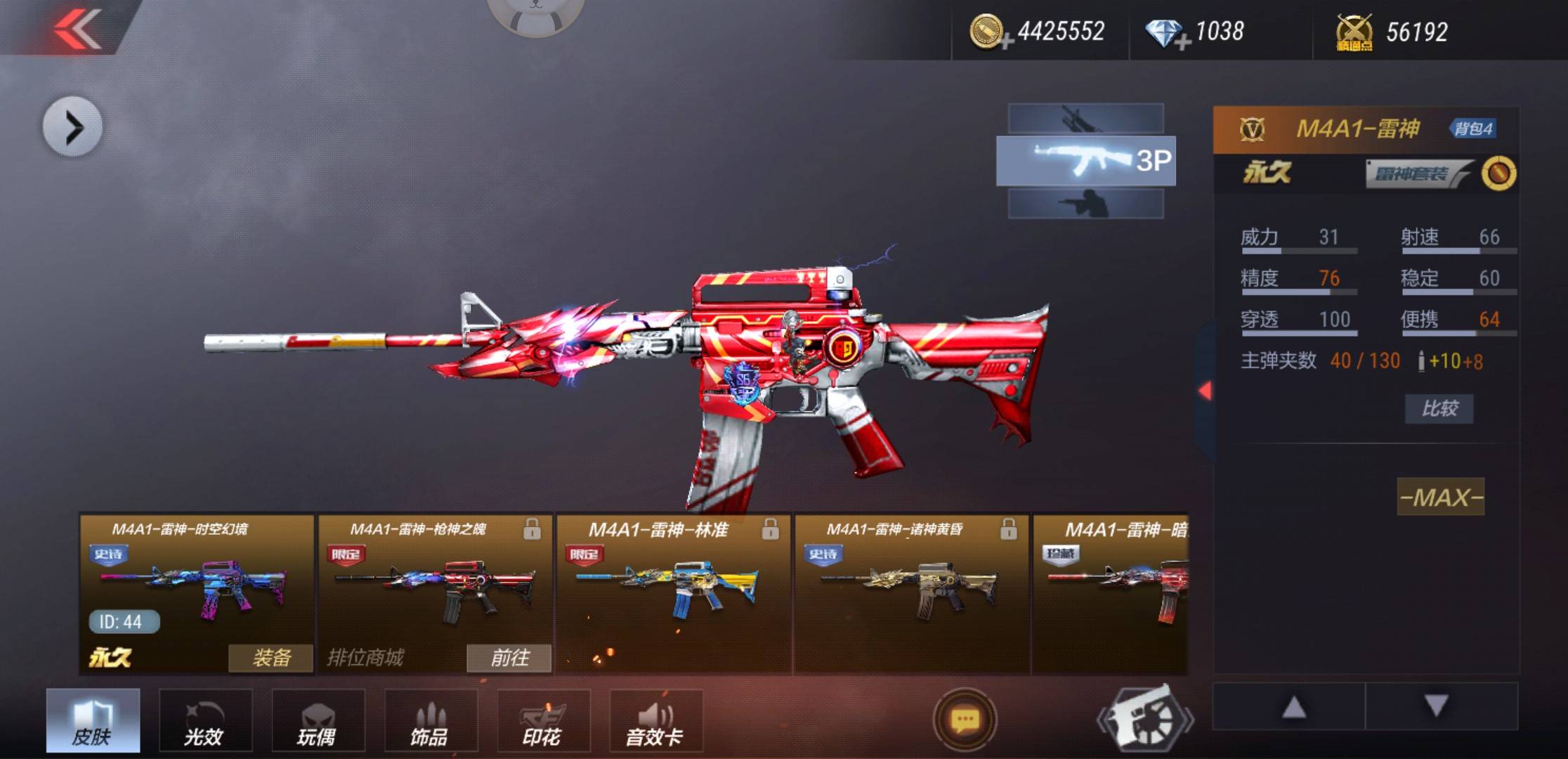Click 前往 to visit the ranked shop
Image resolution: width=1568 pixels, height=759 pixels.
pyautogui.click(x=509, y=658)
